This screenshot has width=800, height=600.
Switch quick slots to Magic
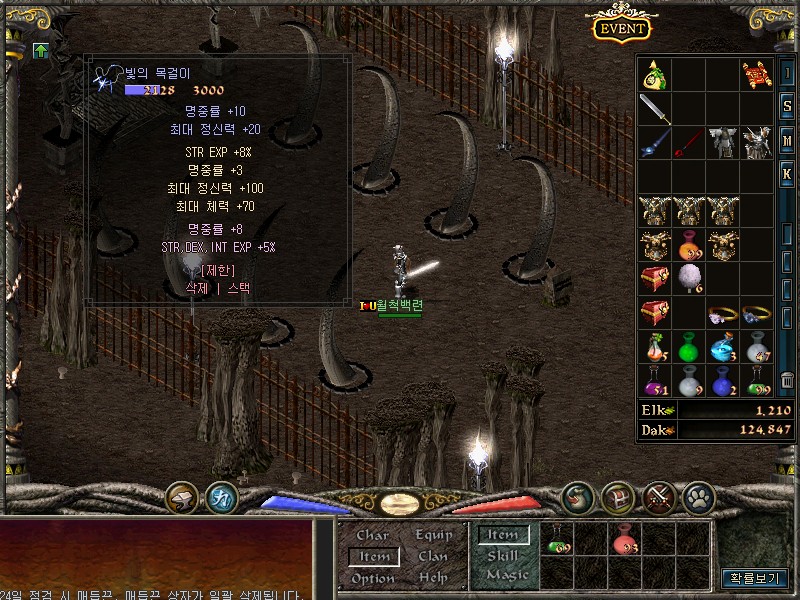click(x=506, y=575)
